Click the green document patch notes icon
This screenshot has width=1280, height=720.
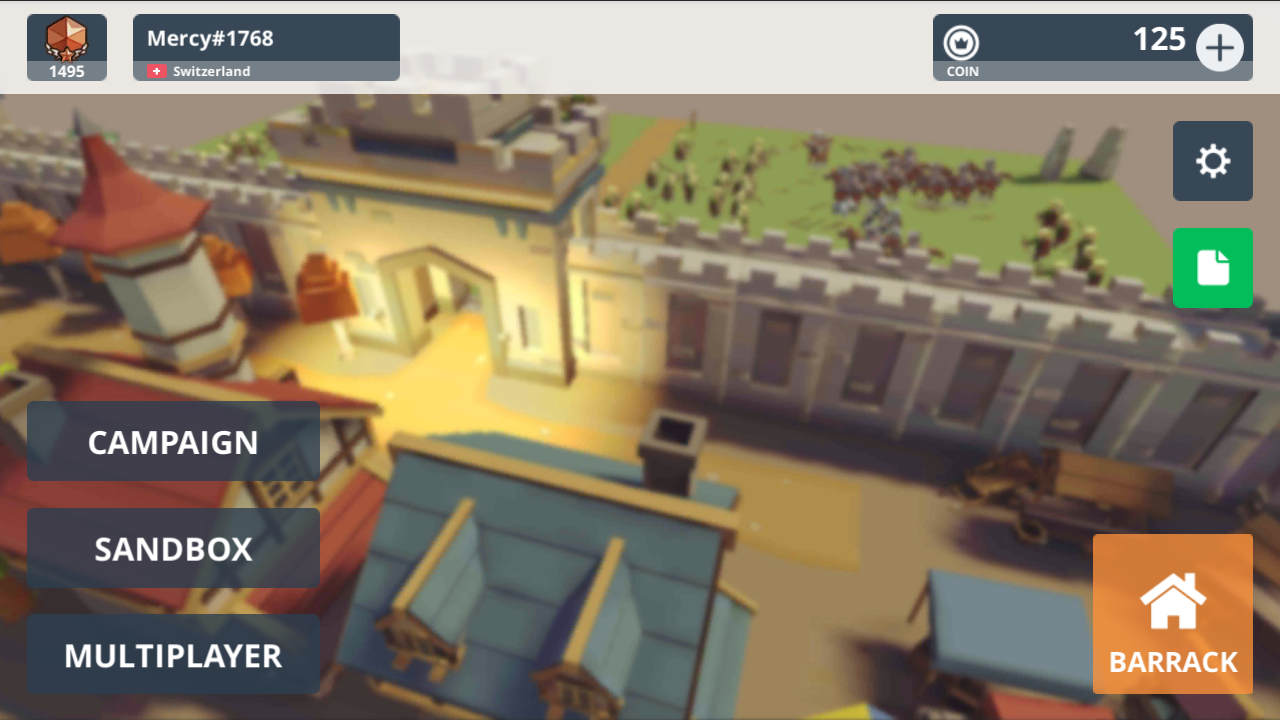(1212, 267)
